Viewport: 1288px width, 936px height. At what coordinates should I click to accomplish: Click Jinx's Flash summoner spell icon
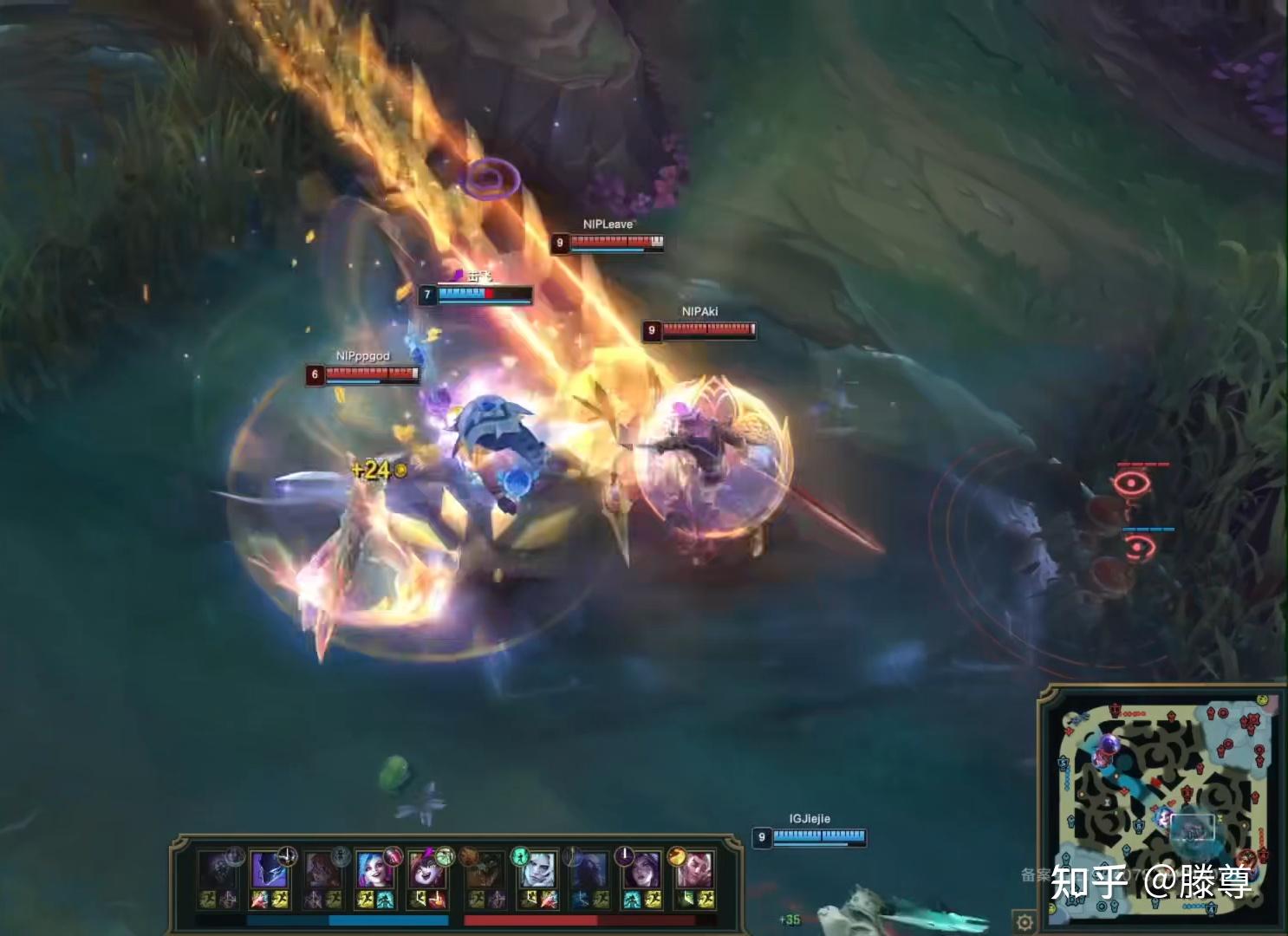(367, 899)
